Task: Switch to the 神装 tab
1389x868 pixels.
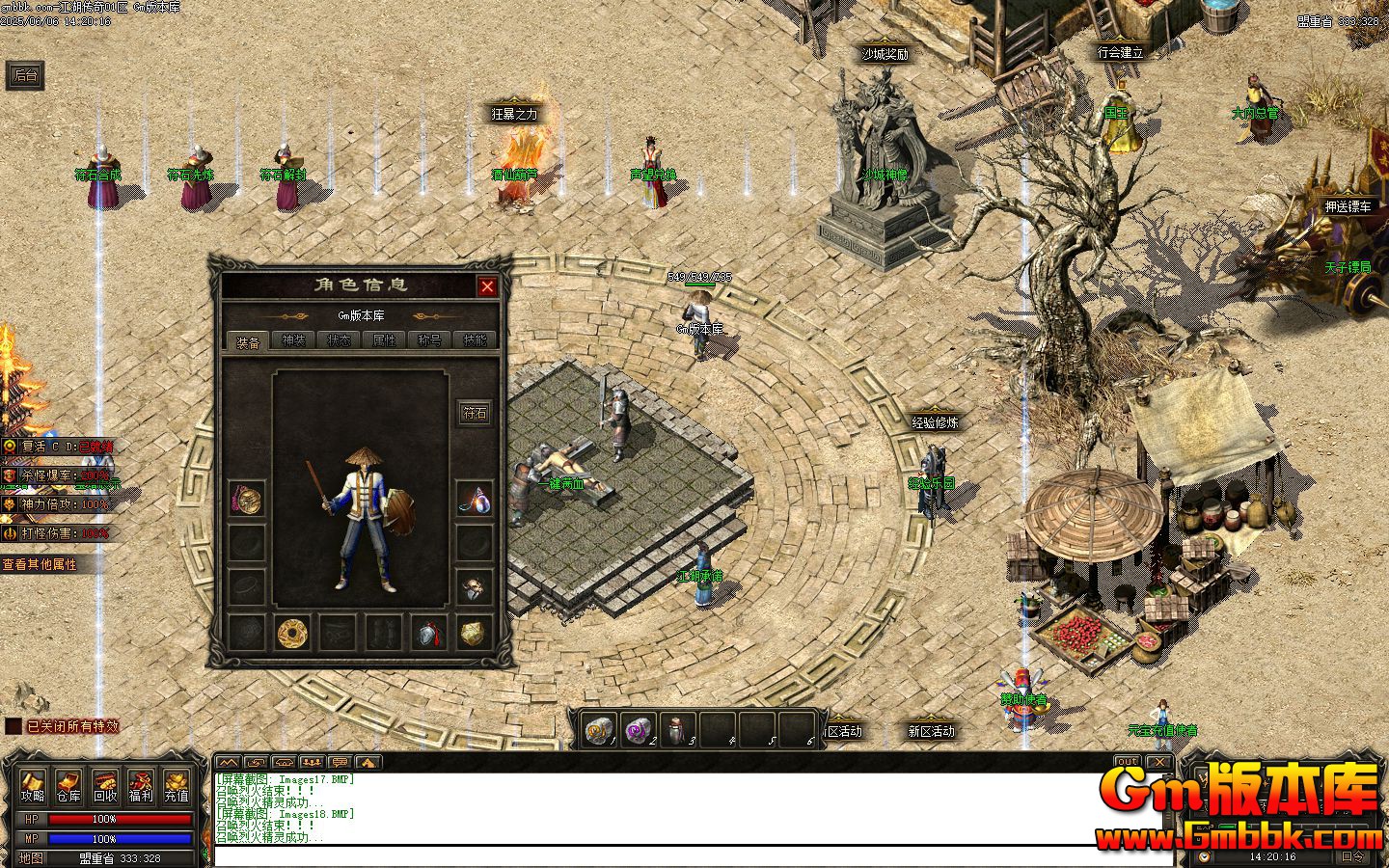Action: tap(293, 340)
